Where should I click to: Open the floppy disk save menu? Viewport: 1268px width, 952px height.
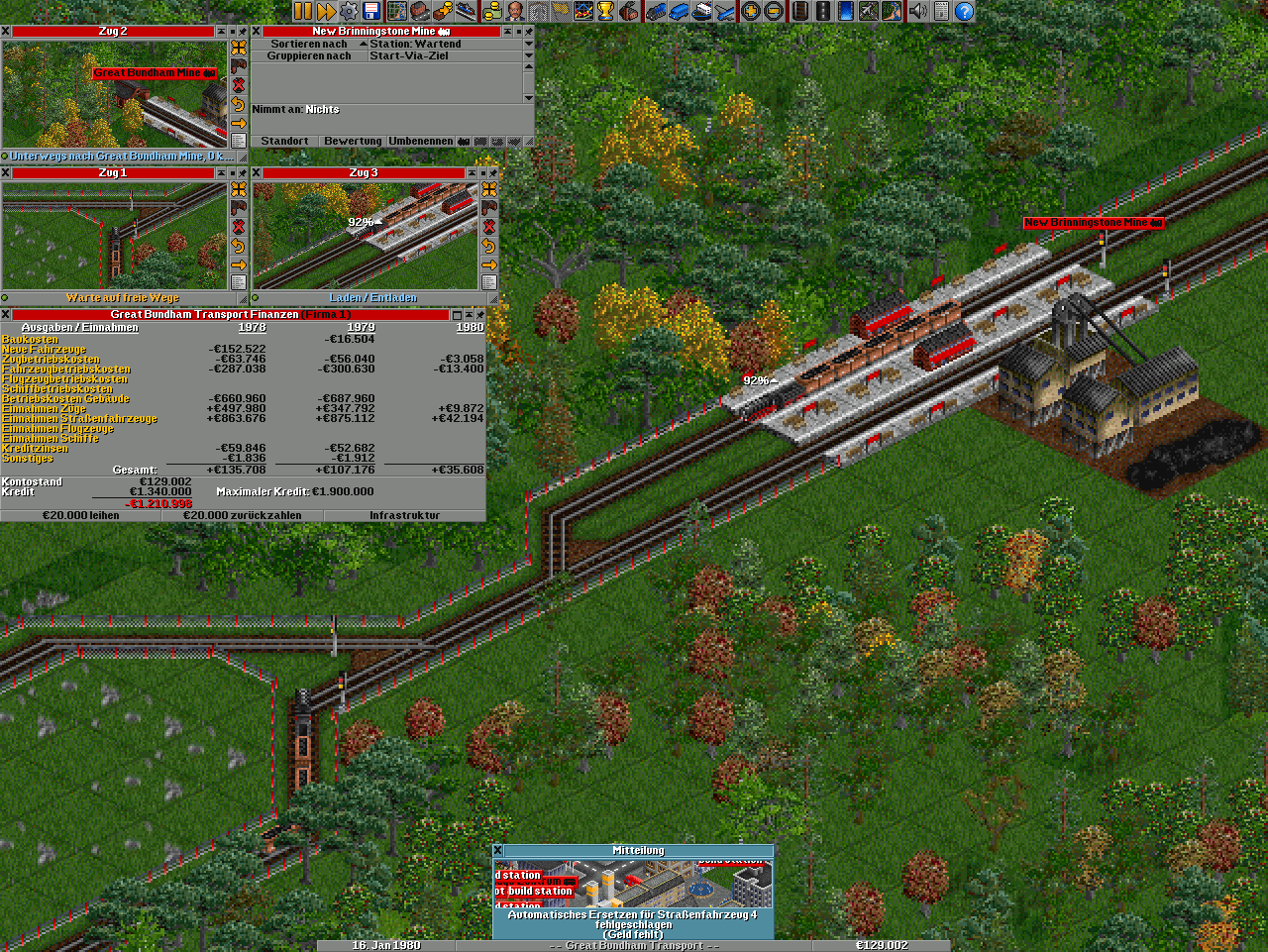tap(372, 11)
